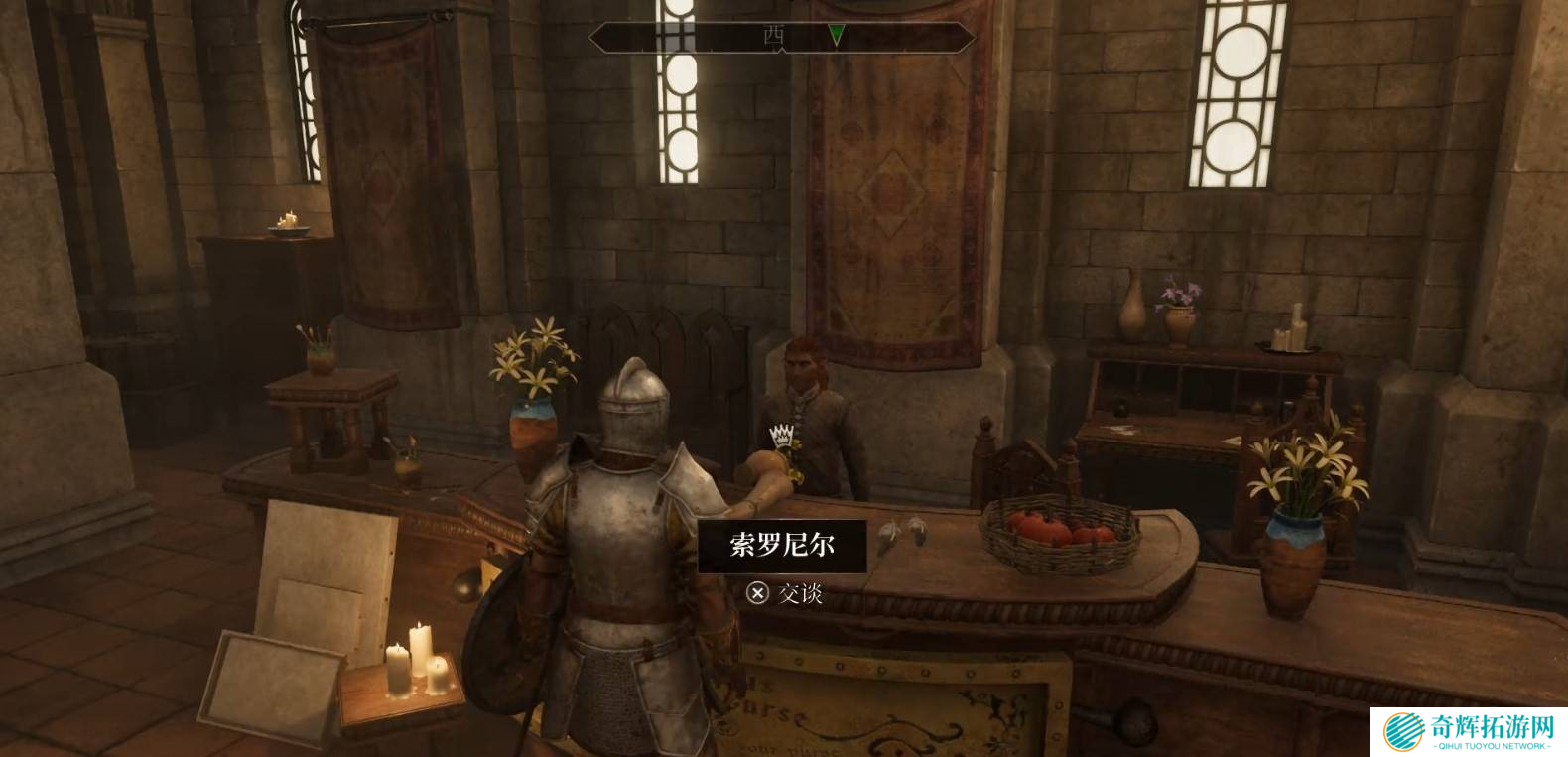
Task: Select the green quest marker on compass
Action: 837,36
